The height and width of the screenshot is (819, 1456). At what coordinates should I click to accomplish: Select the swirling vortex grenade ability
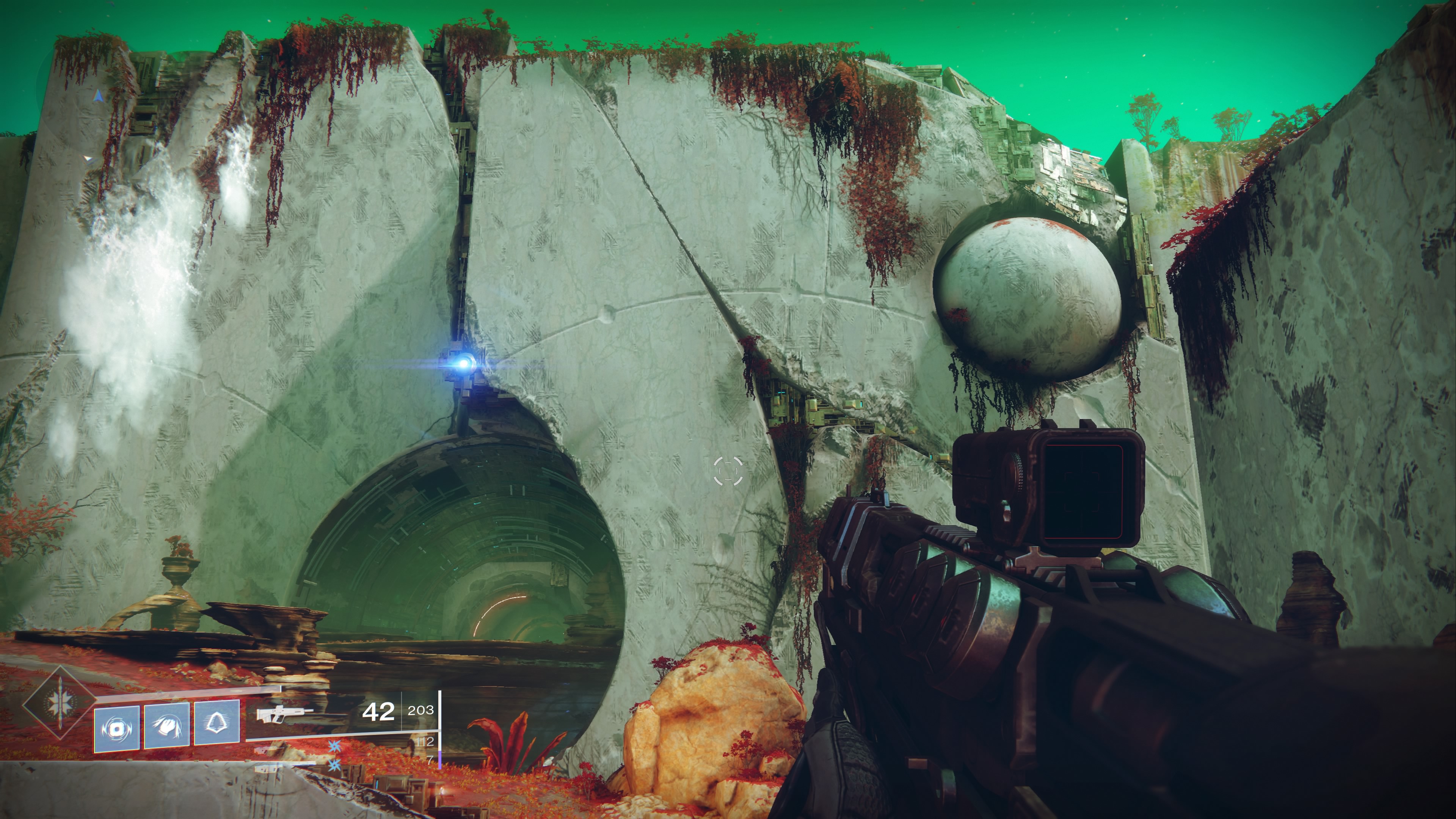point(116,729)
